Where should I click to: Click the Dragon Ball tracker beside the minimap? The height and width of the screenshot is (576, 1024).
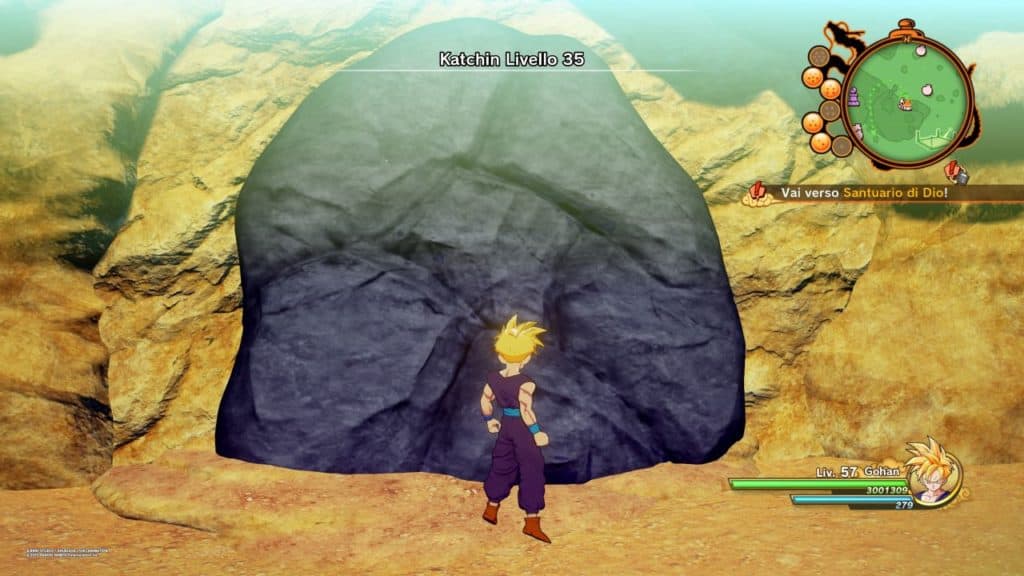tap(824, 104)
